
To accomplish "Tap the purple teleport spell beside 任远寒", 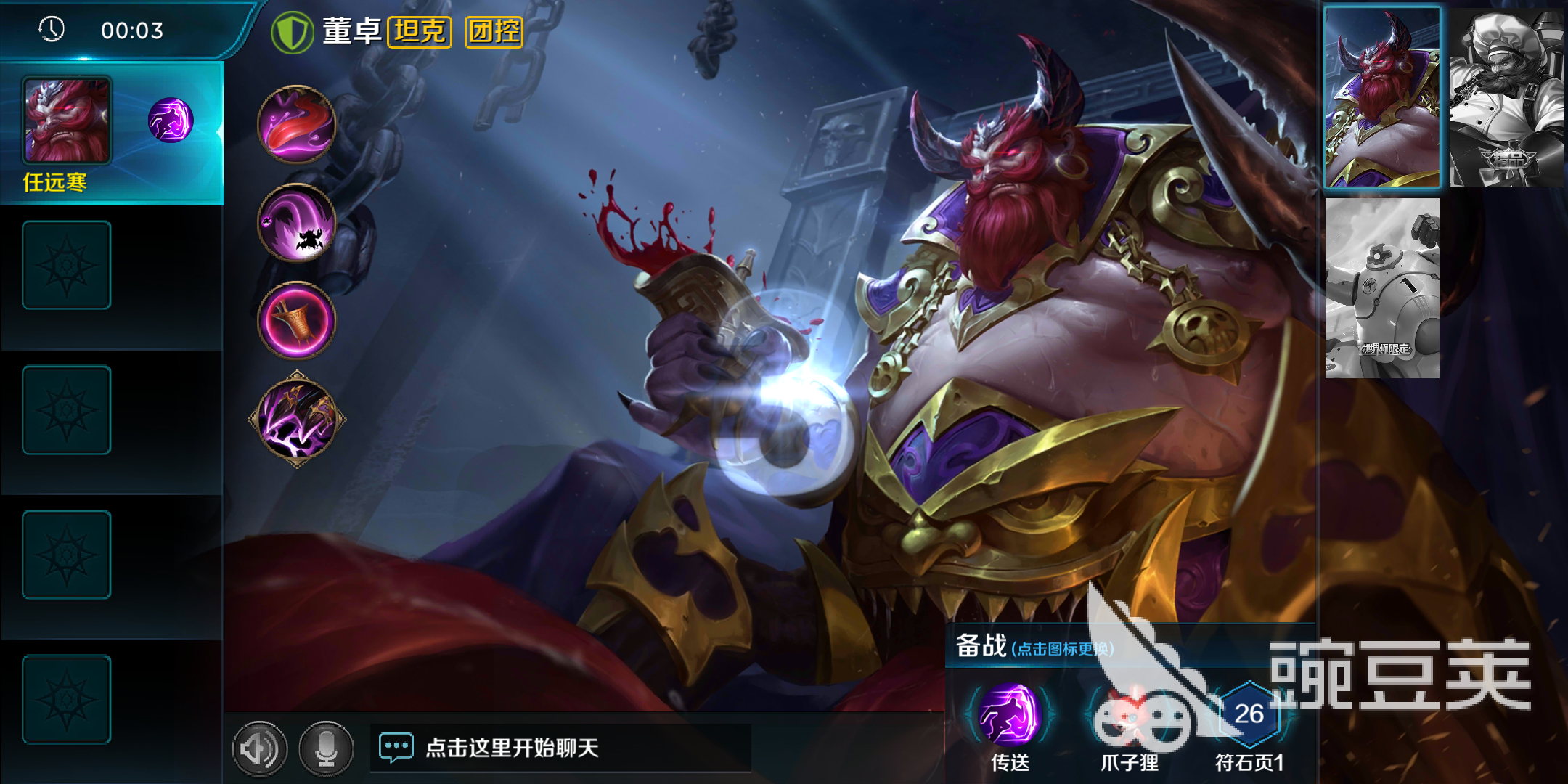I will (x=171, y=121).
